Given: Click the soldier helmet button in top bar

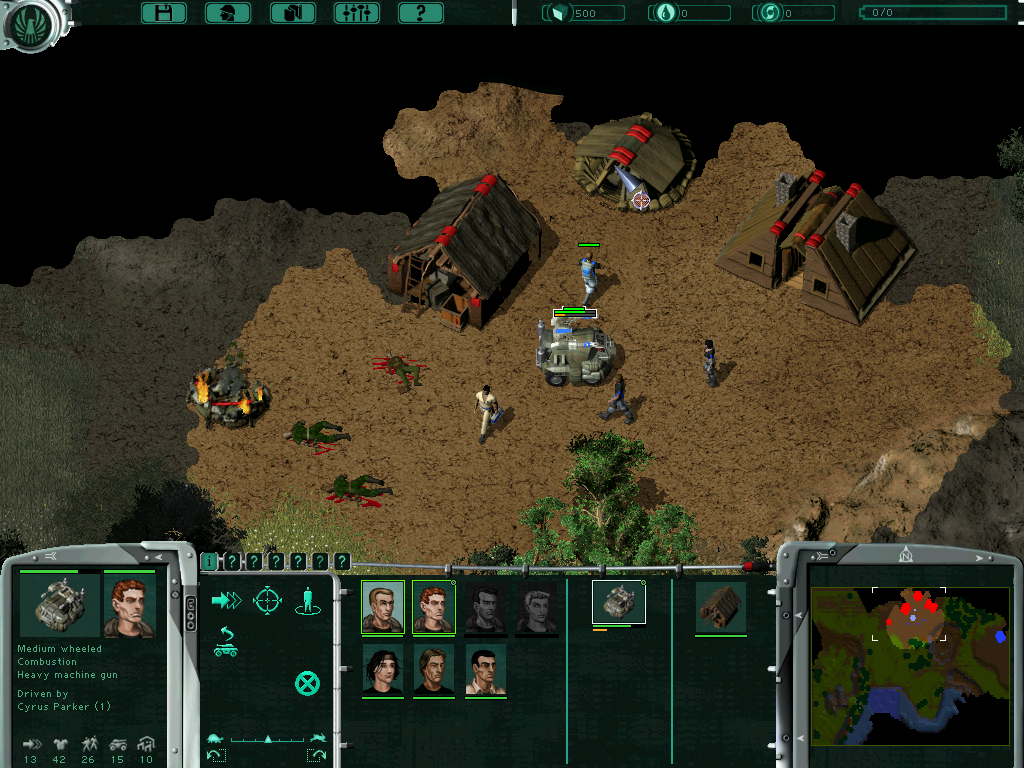Looking at the screenshot, I should click(228, 13).
